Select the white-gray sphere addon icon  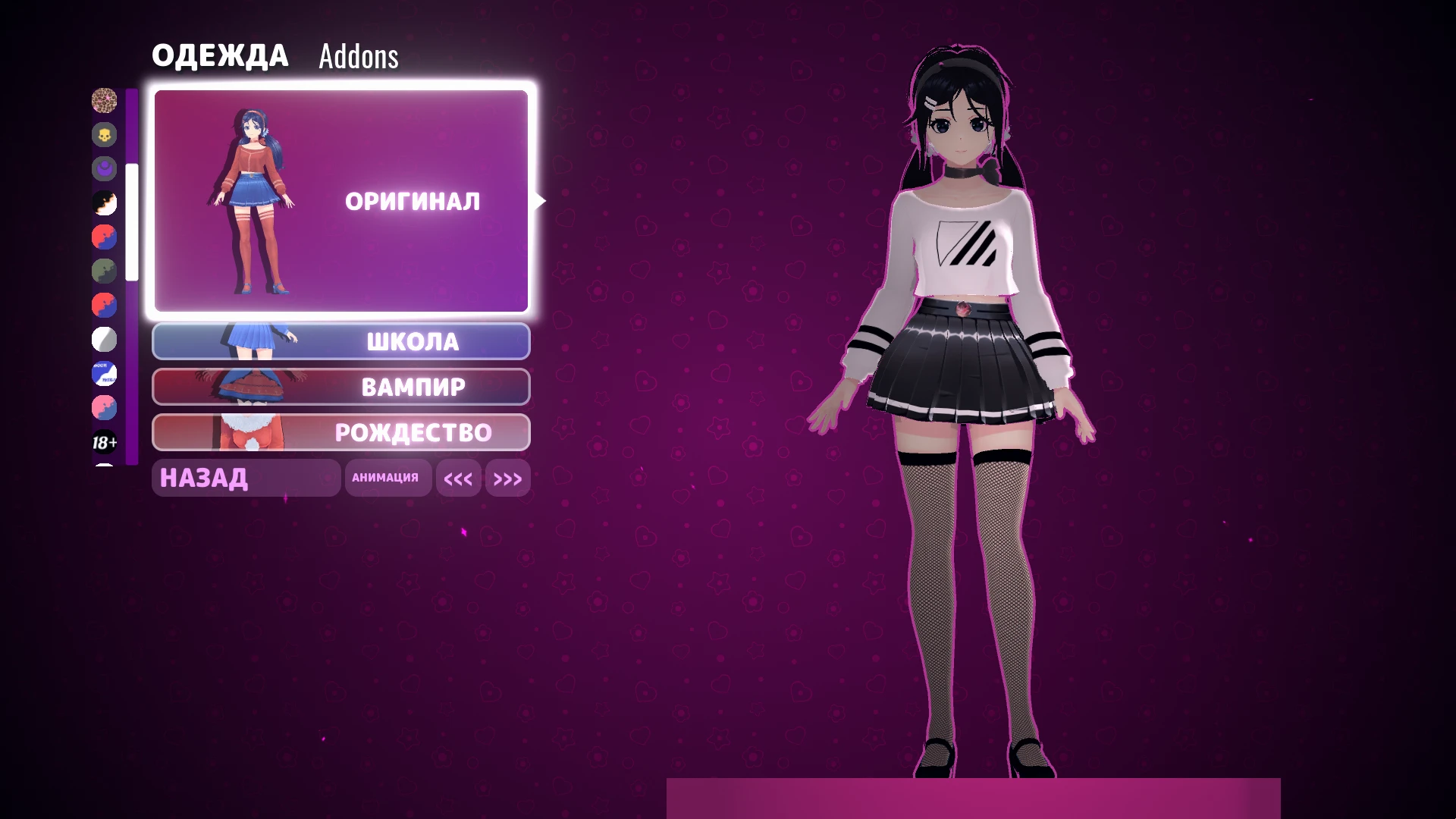click(x=104, y=340)
